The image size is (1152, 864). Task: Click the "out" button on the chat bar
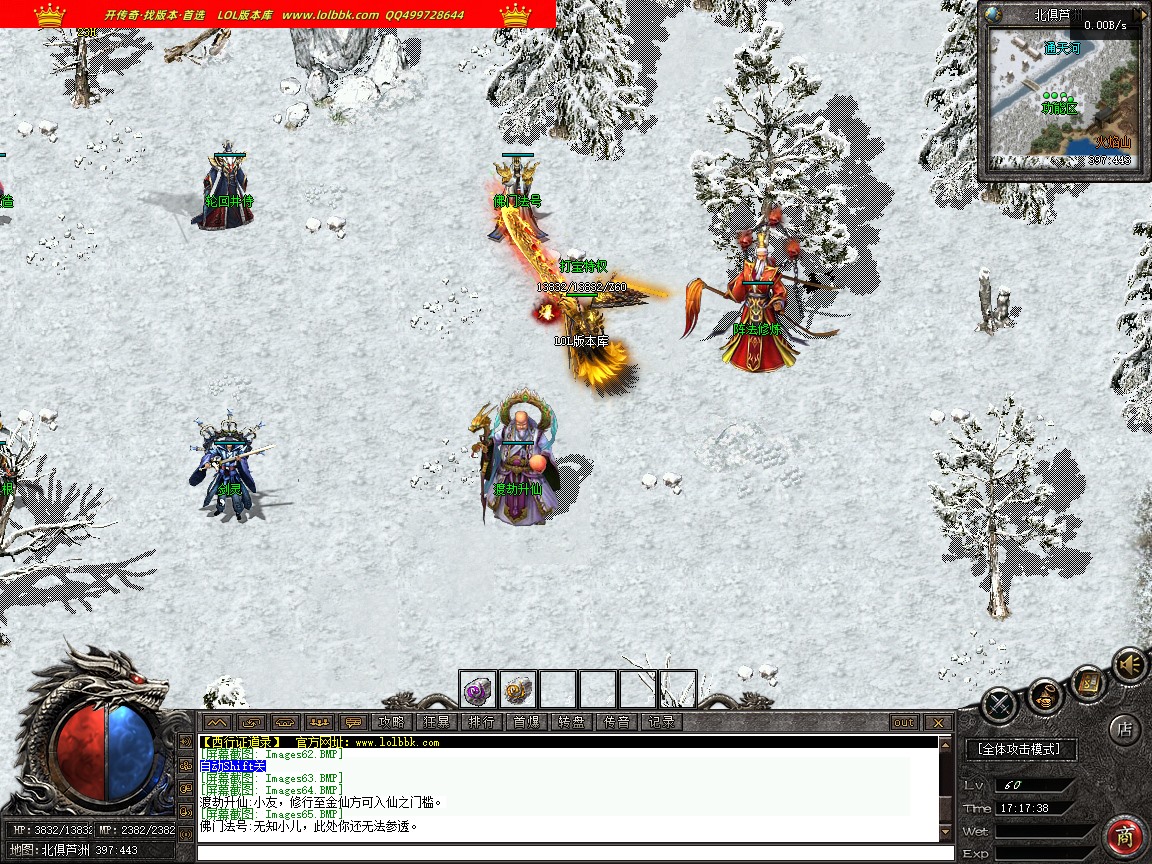[903, 722]
